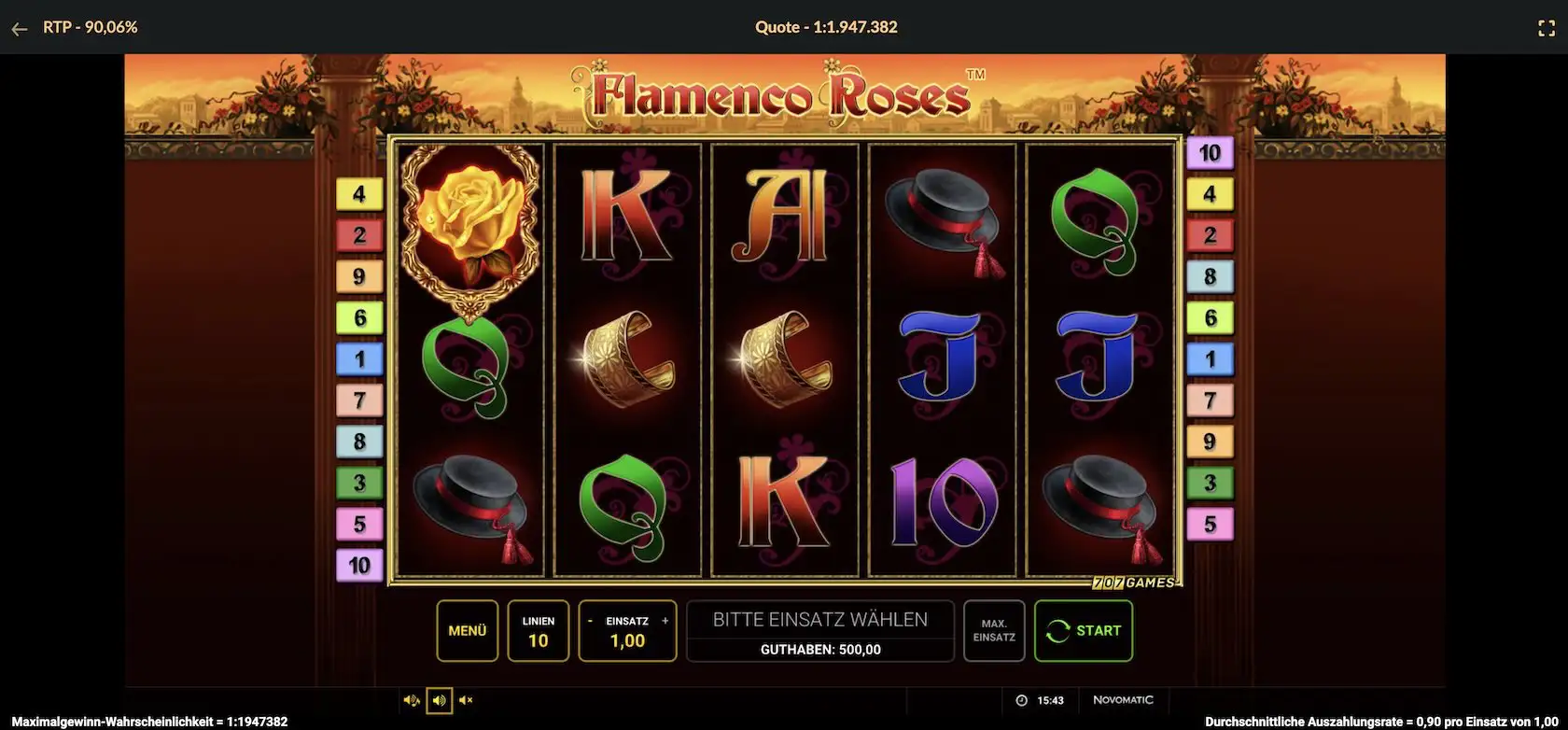Mute all game sounds
The height and width of the screenshot is (730, 1568).
[x=466, y=700]
